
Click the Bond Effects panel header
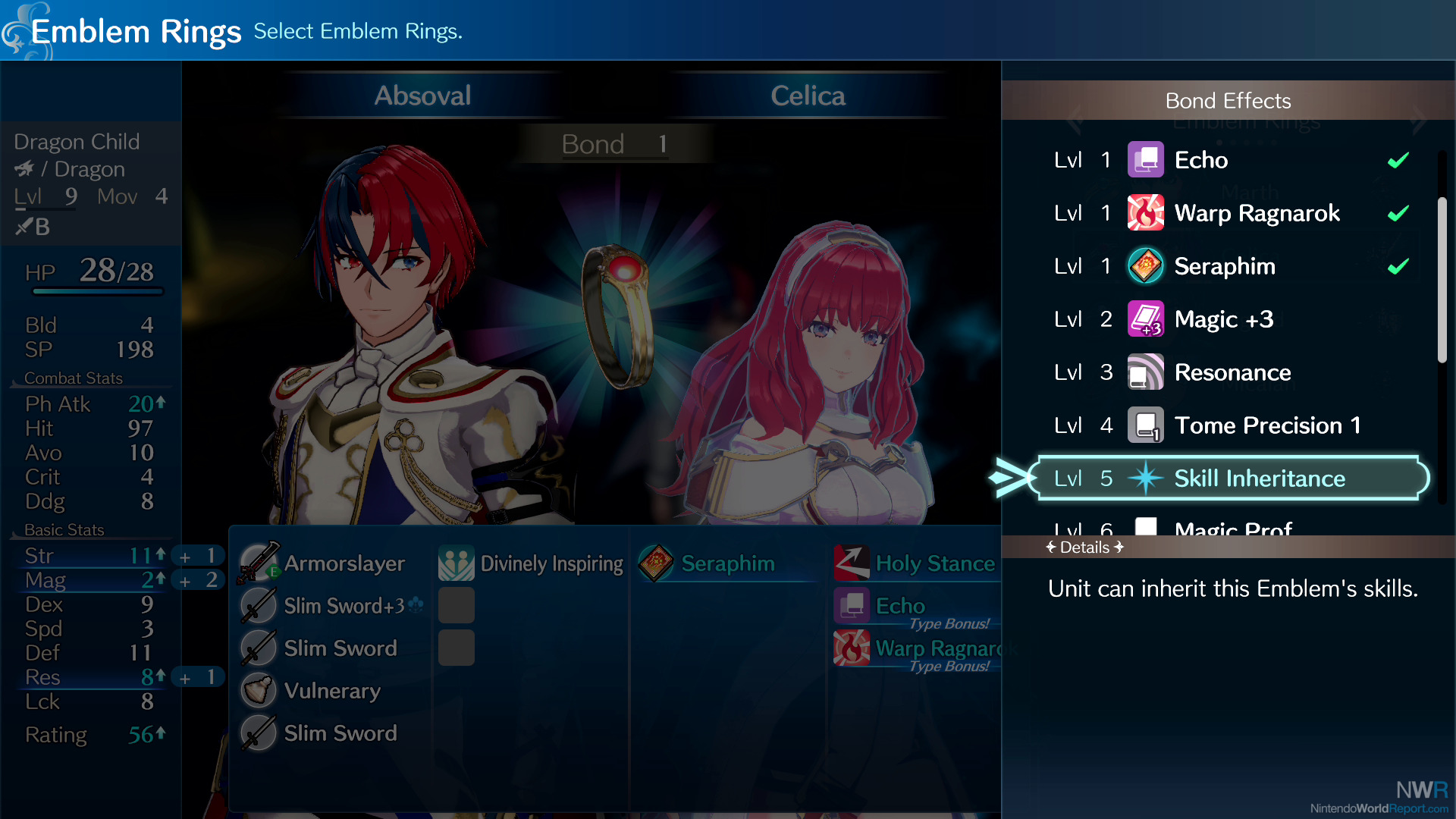(x=1228, y=100)
